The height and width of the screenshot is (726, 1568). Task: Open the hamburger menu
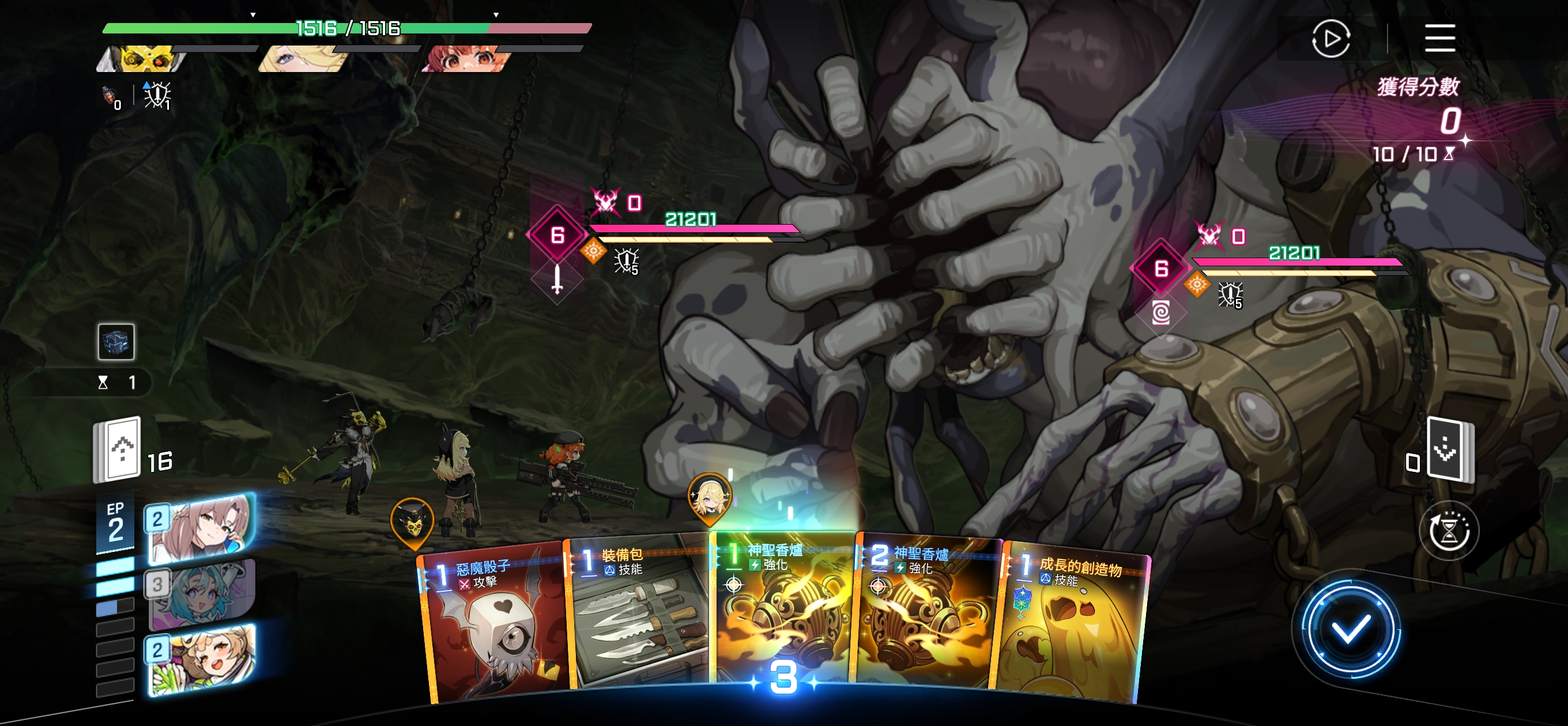pyautogui.click(x=1439, y=39)
